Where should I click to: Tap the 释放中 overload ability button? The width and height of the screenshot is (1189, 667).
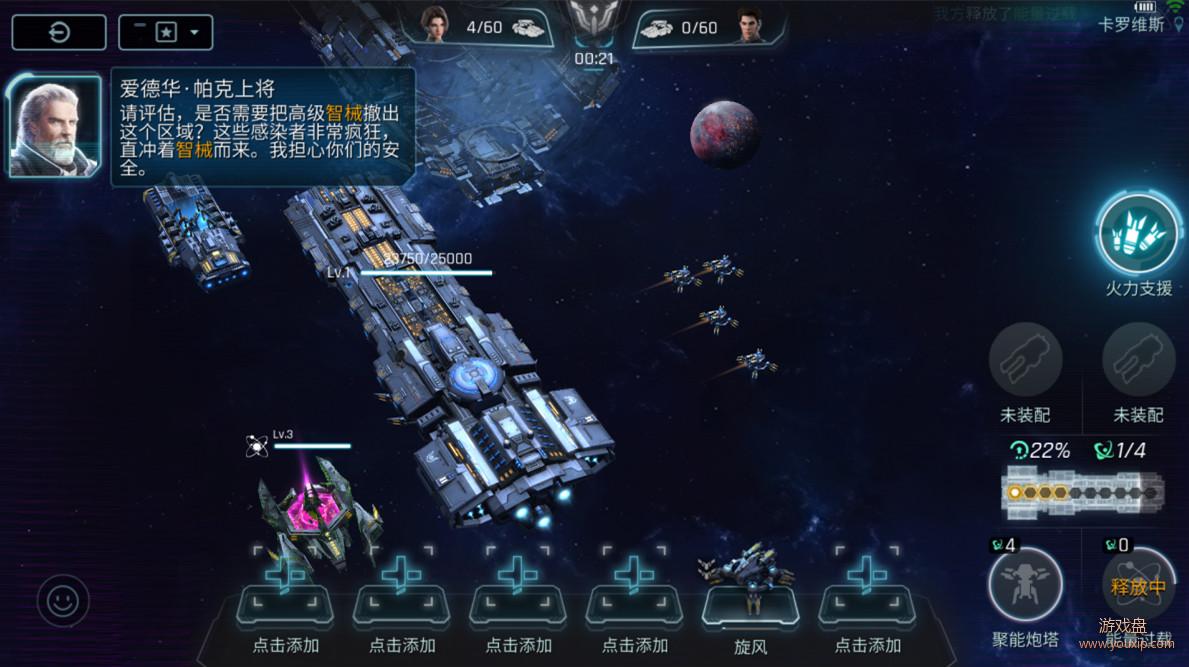pyautogui.click(x=1138, y=587)
